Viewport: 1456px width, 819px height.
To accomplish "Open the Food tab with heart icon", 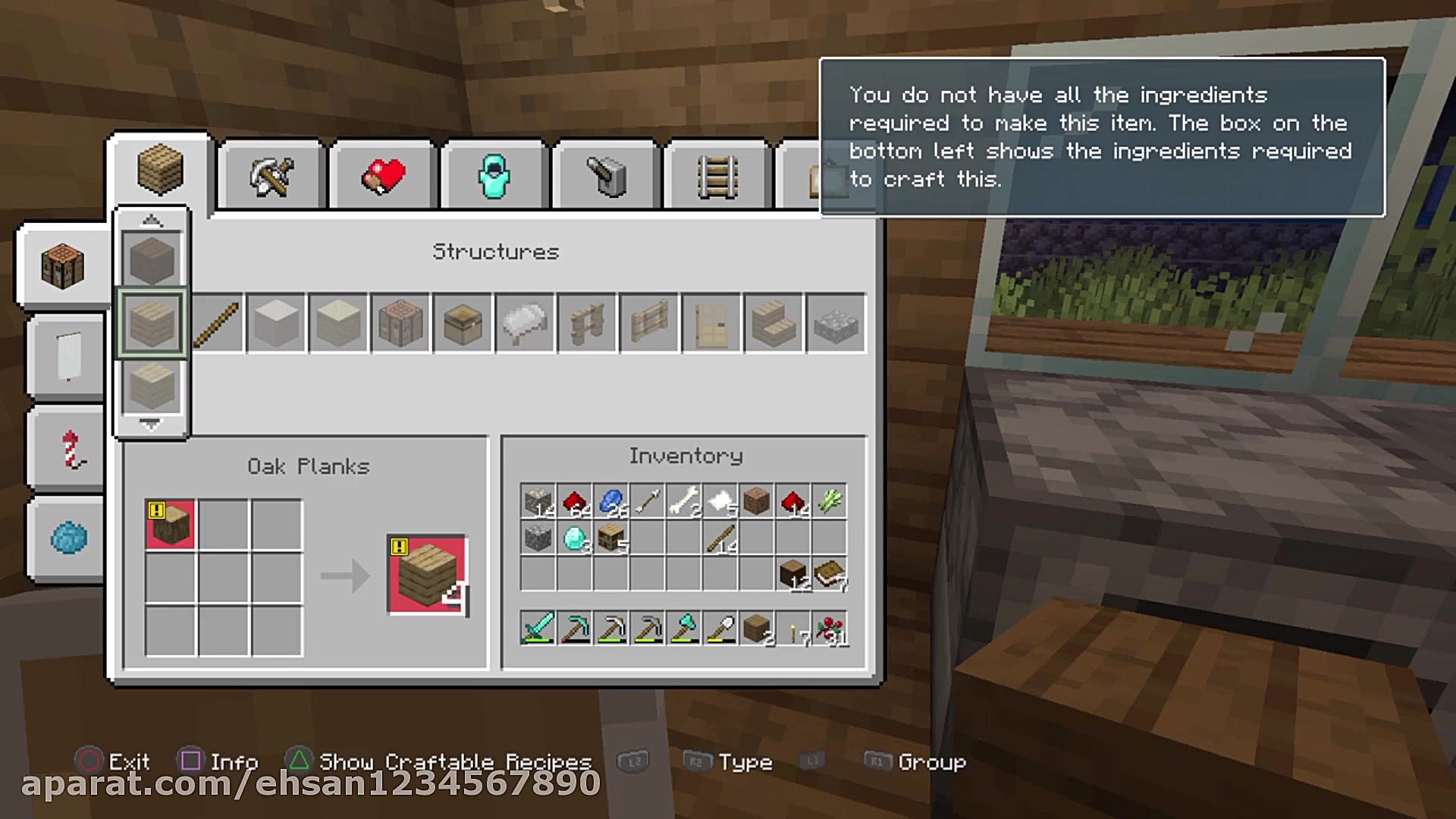I will 383,176.
